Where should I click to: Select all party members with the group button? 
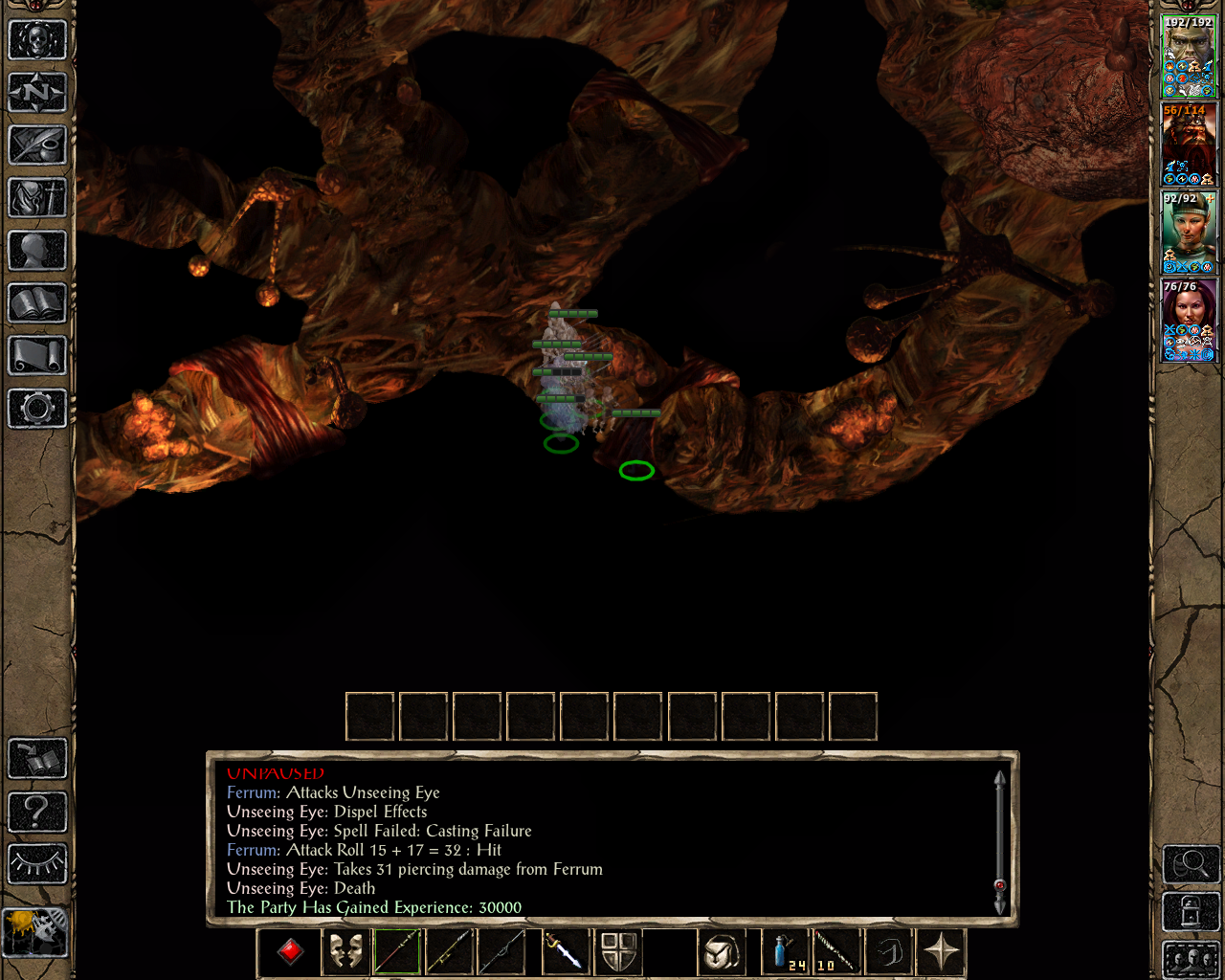tap(1190, 957)
